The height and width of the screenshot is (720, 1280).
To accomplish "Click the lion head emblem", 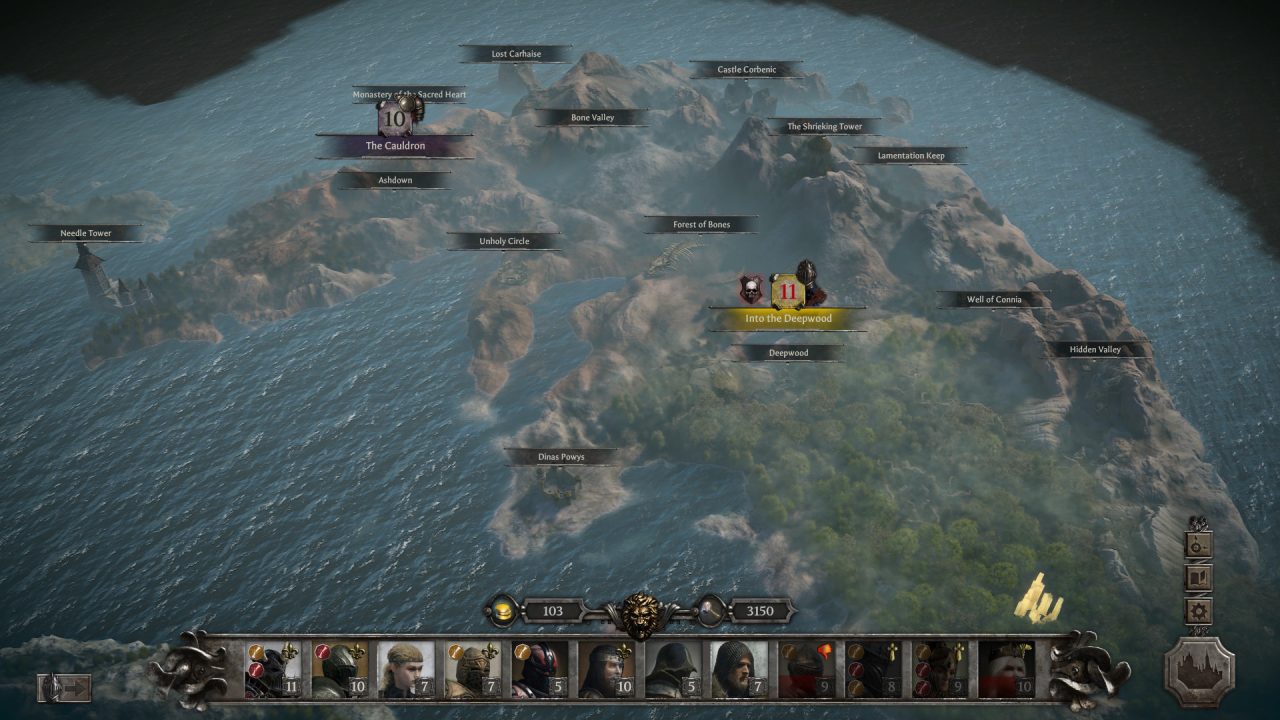I will tap(640, 613).
